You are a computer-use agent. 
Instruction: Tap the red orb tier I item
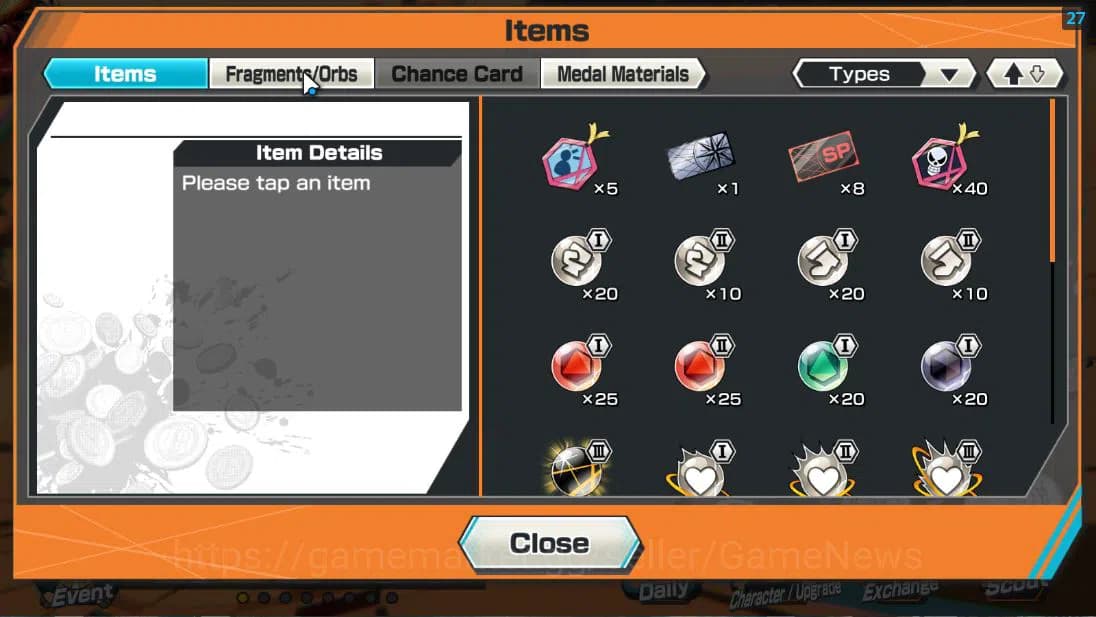coord(576,367)
